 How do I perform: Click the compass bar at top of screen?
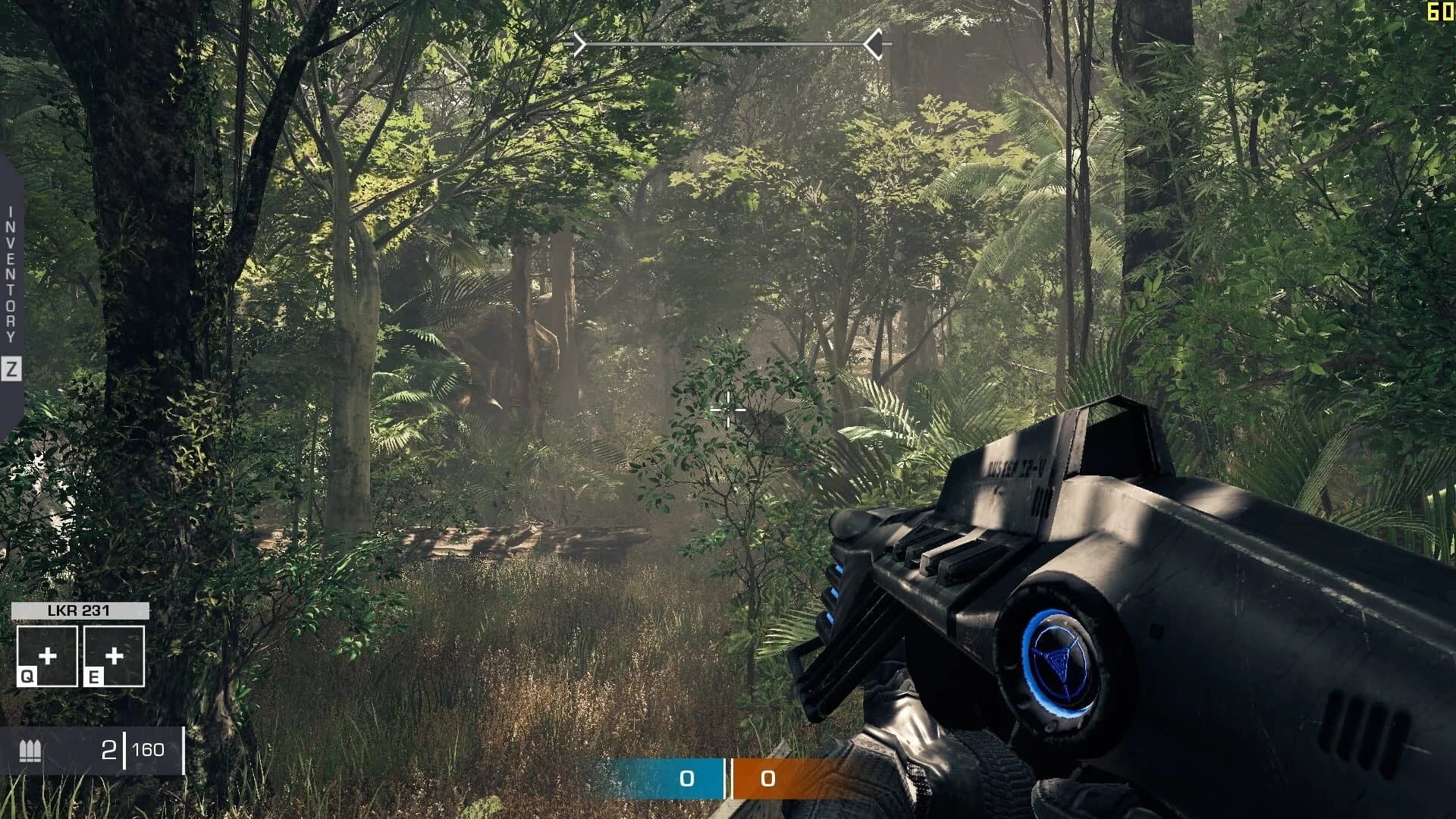pyautogui.click(x=726, y=44)
